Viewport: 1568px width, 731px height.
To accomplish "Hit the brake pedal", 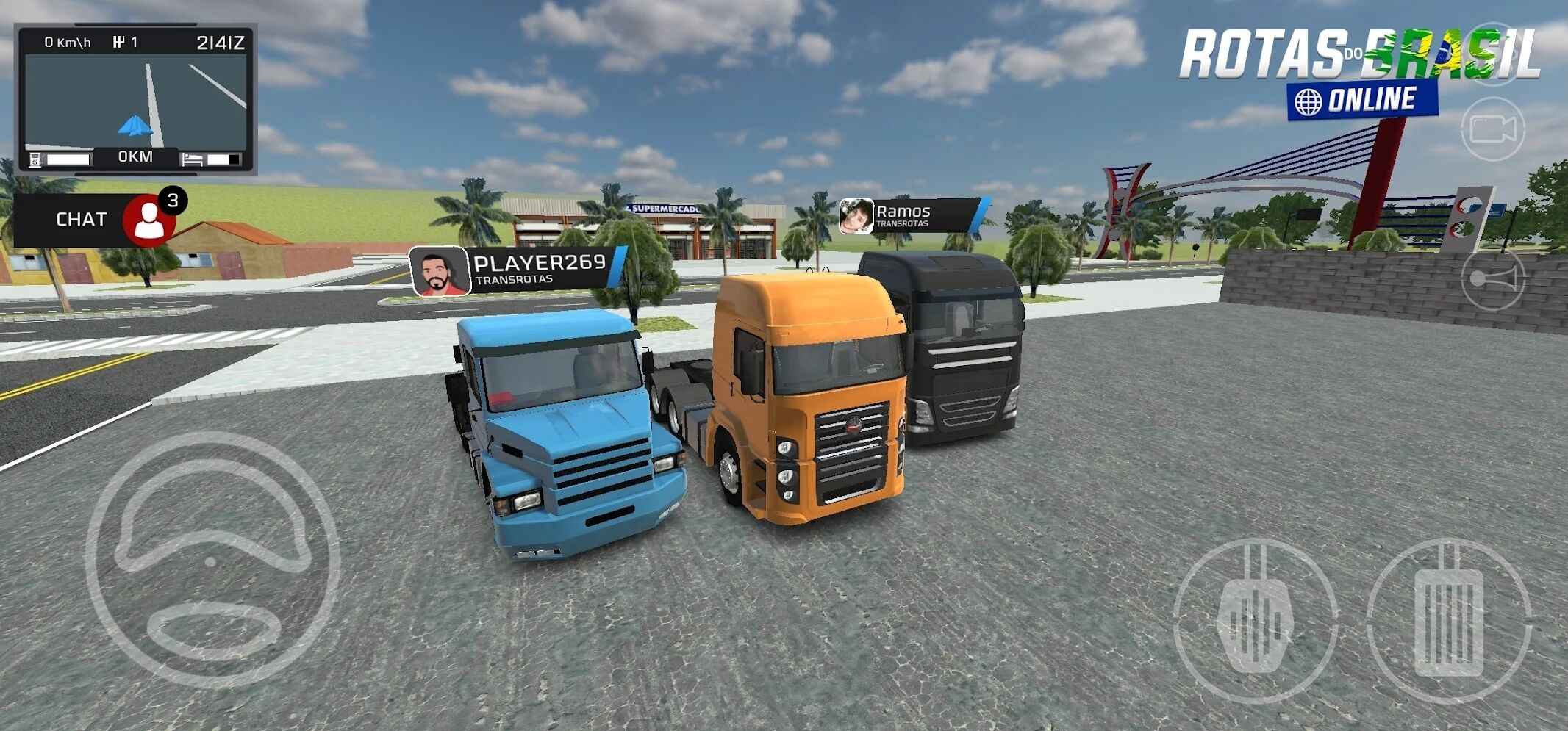I will point(1254,622).
